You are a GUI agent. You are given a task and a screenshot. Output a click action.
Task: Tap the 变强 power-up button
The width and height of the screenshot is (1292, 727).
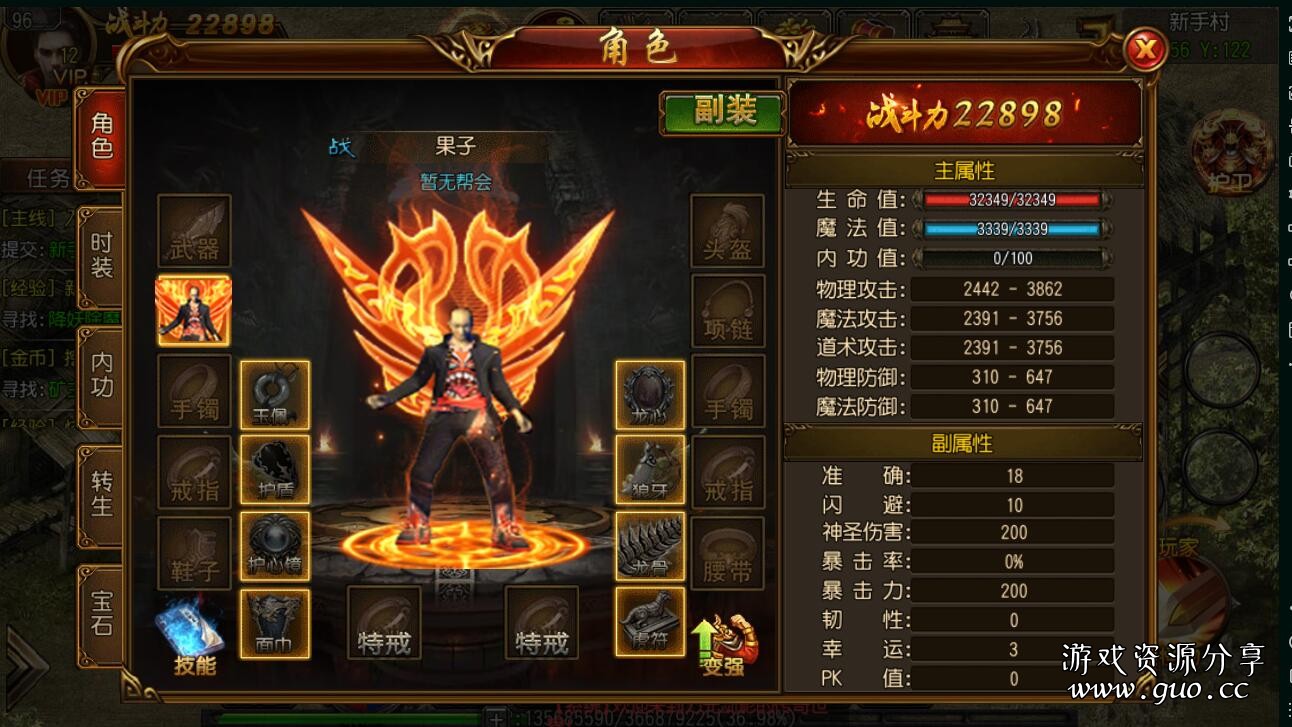pos(724,643)
